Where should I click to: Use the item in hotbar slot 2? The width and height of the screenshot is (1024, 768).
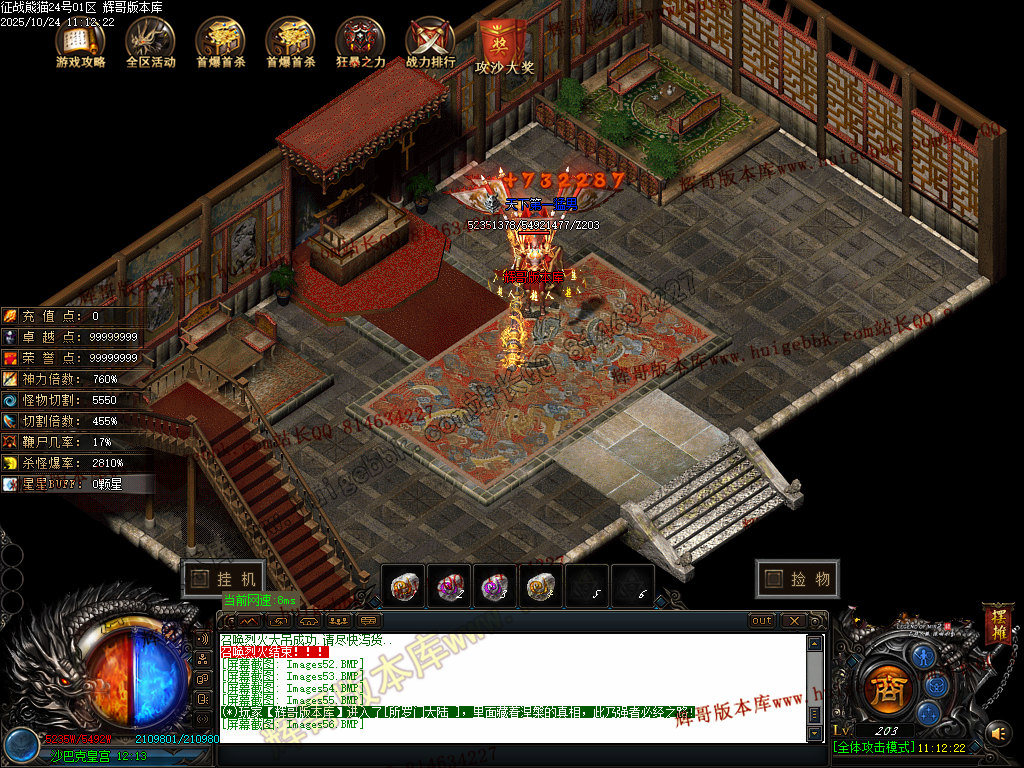tap(450, 586)
